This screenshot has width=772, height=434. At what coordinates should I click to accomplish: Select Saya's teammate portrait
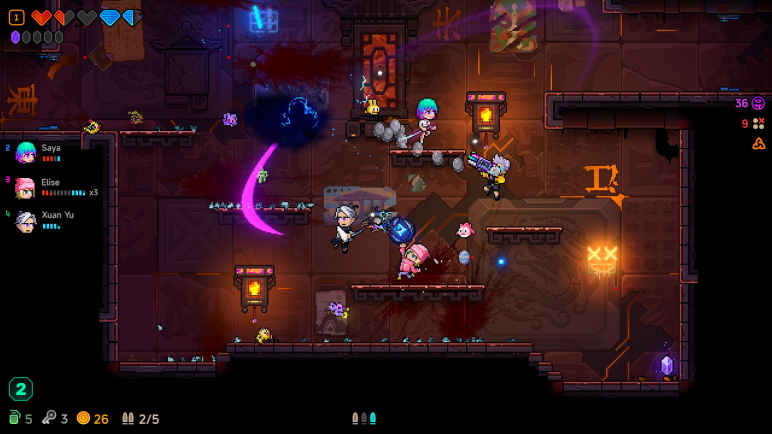(x=25, y=153)
